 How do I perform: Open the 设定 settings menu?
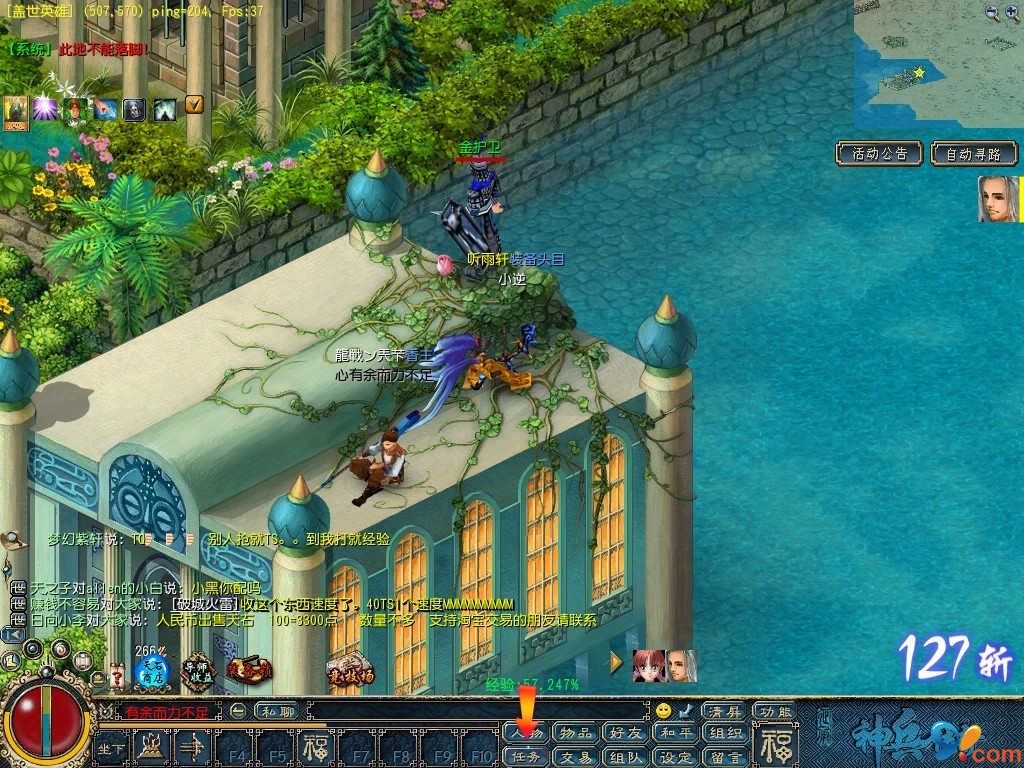click(x=675, y=757)
